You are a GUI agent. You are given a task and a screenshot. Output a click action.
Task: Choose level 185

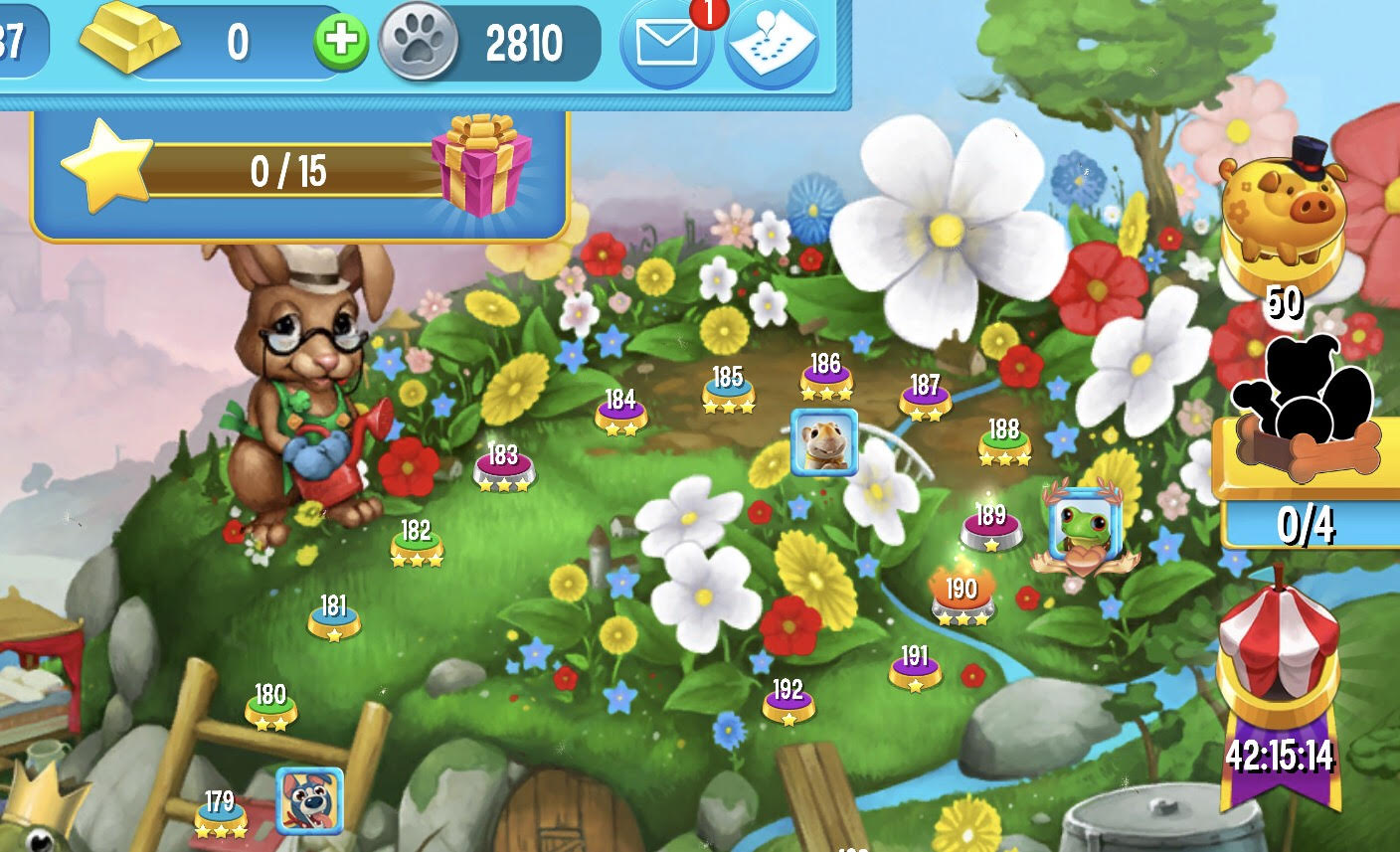pos(728,386)
